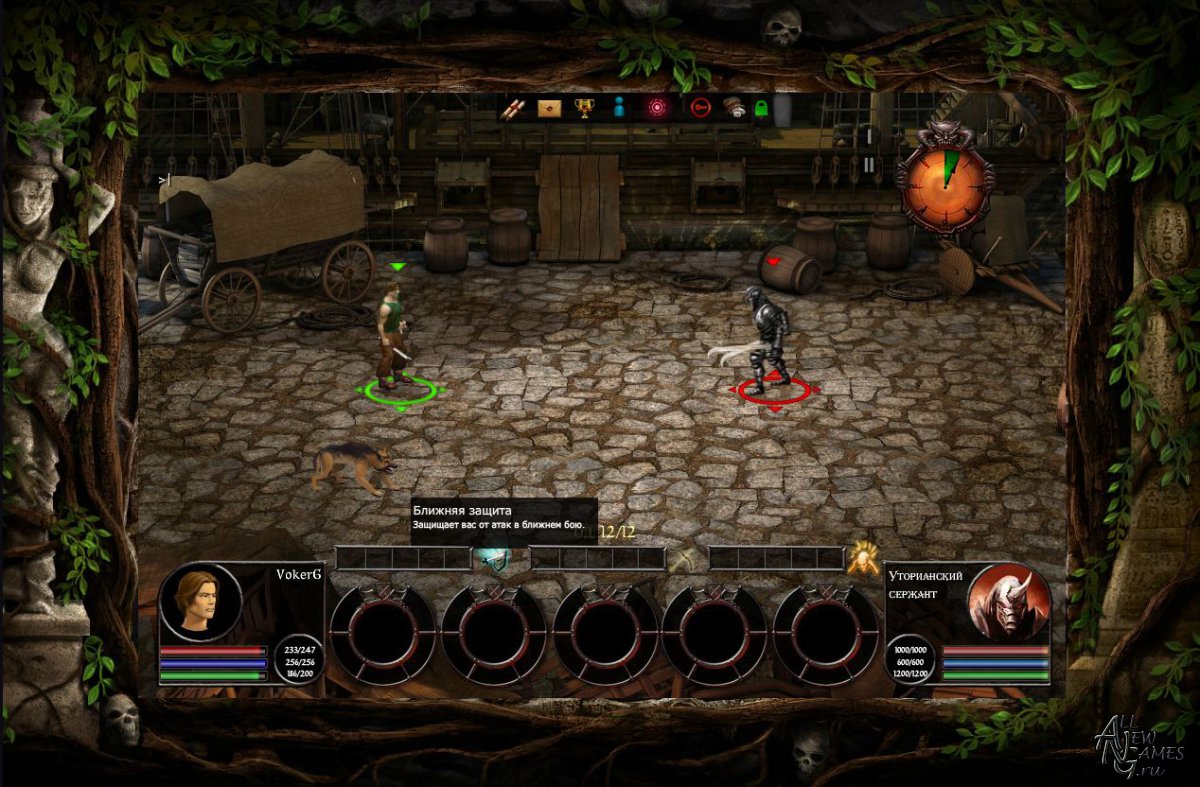
Task: Select the glowing red target icon
Action: coord(656,108)
